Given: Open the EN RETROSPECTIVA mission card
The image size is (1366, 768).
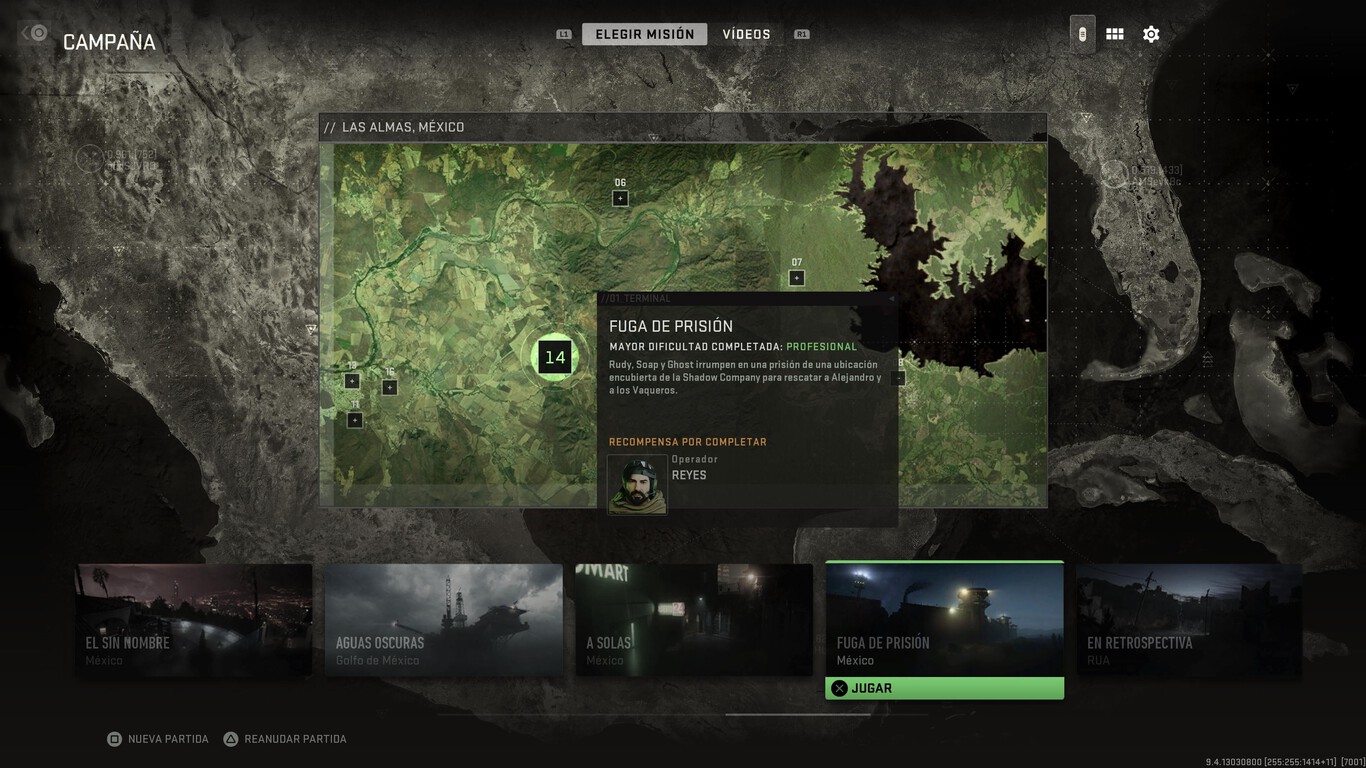Looking at the screenshot, I should tap(1189, 618).
